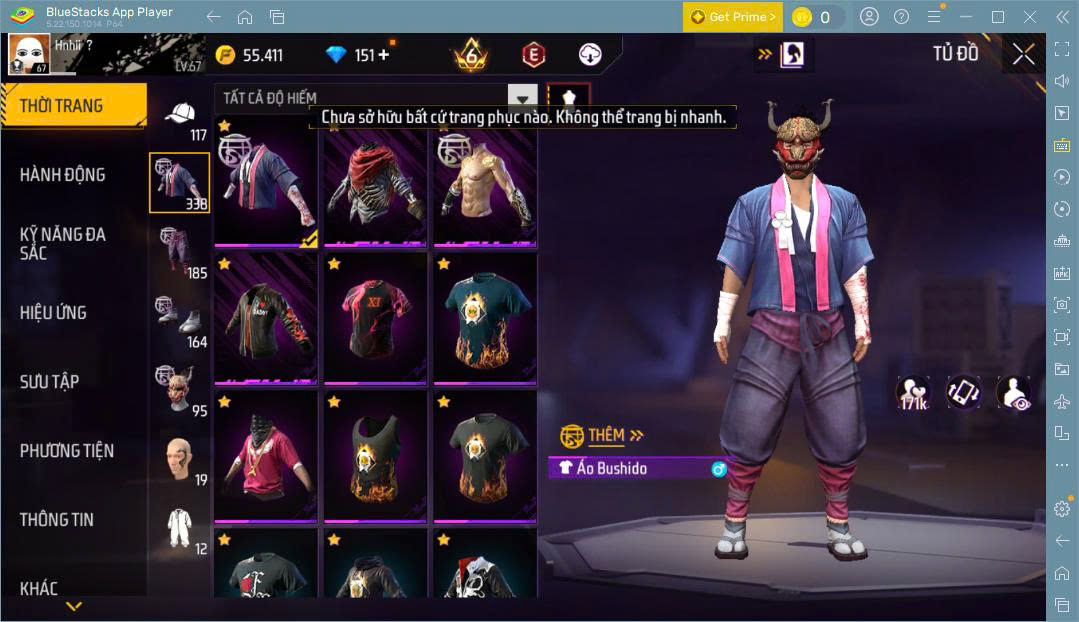1079x622 pixels.
Task: Toggle the eye character visibility icon
Action: point(1013,393)
